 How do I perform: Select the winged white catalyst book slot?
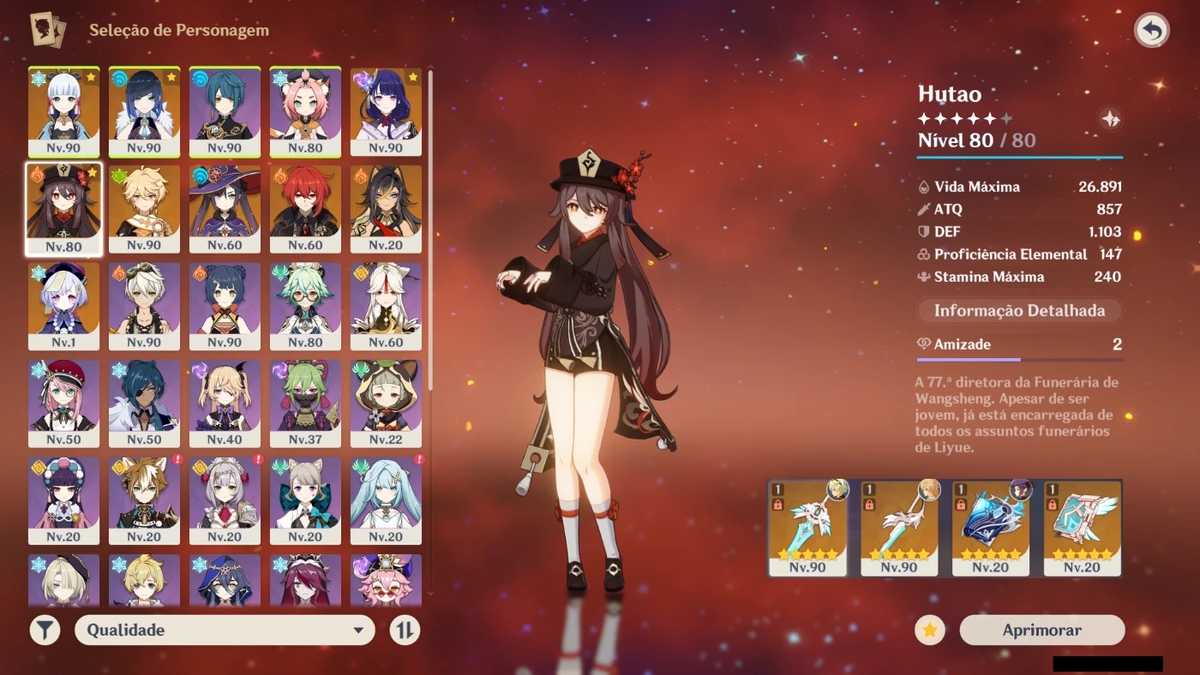pos(1082,527)
